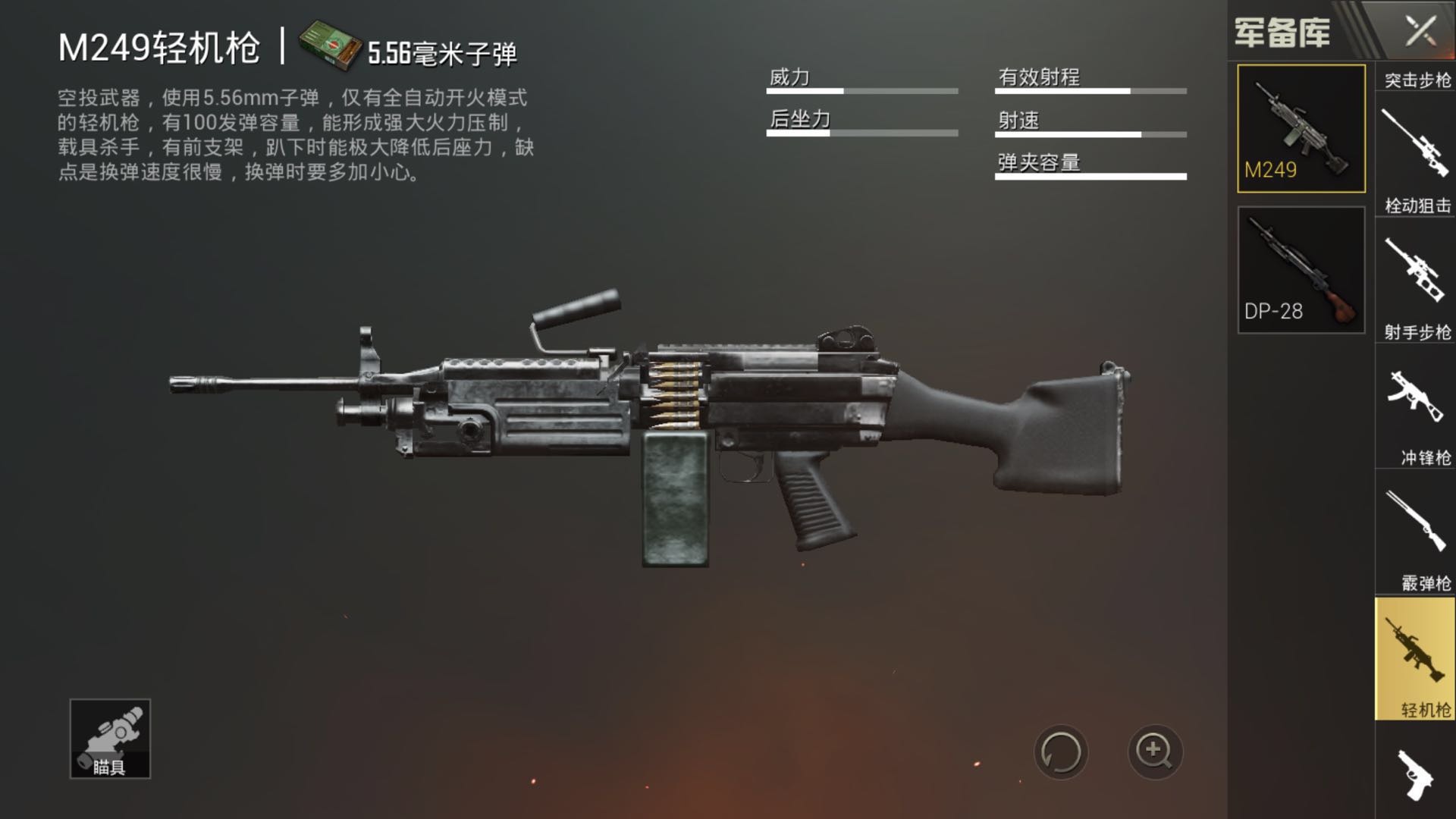Zoom in with the magnifier button
Screen dimensions: 1456x819
pyautogui.click(x=1154, y=752)
